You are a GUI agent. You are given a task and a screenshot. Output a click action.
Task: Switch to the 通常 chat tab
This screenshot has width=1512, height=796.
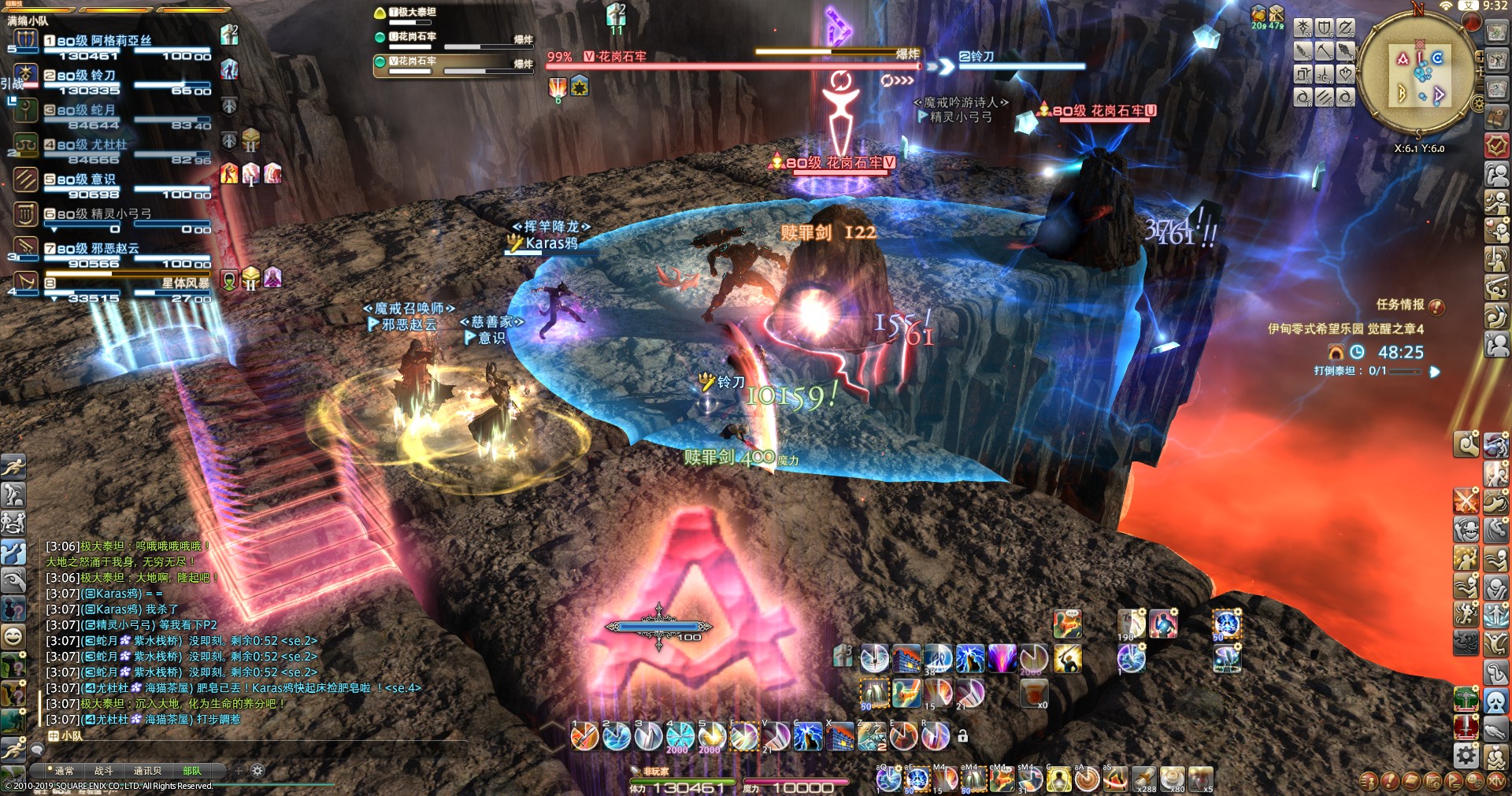[64, 771]
